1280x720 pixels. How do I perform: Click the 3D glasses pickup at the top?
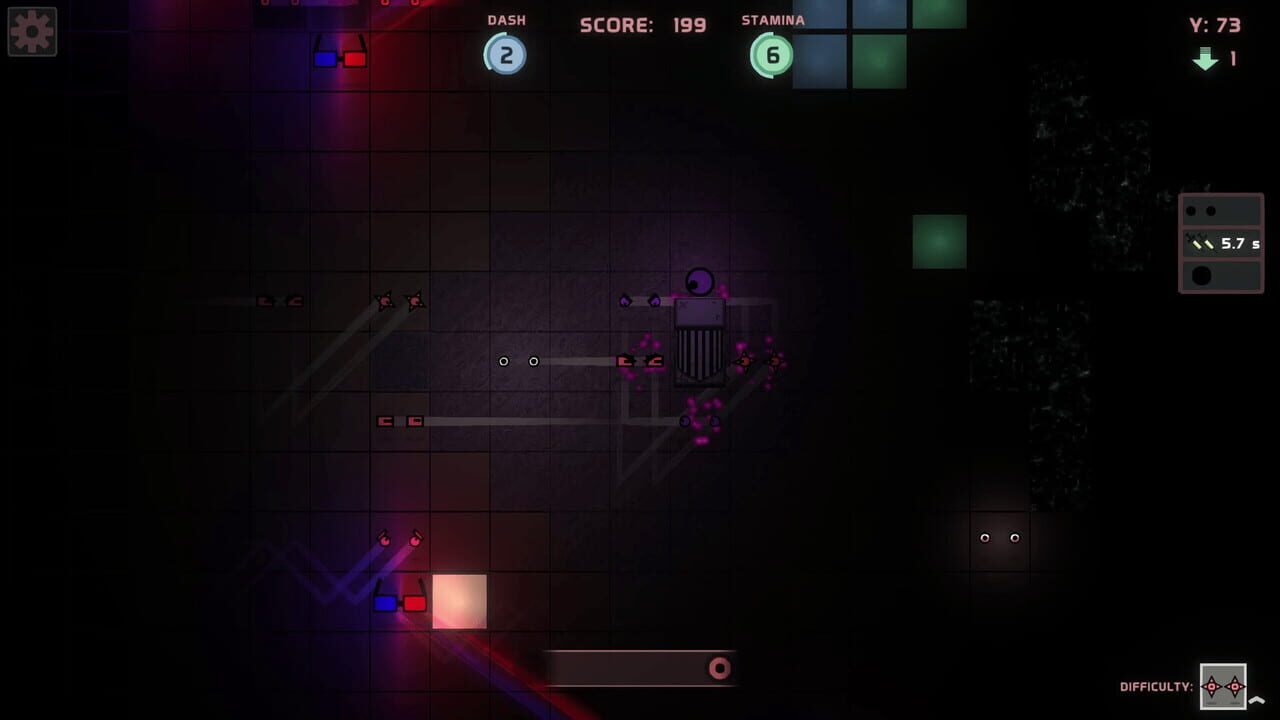(x=340, y=58)
